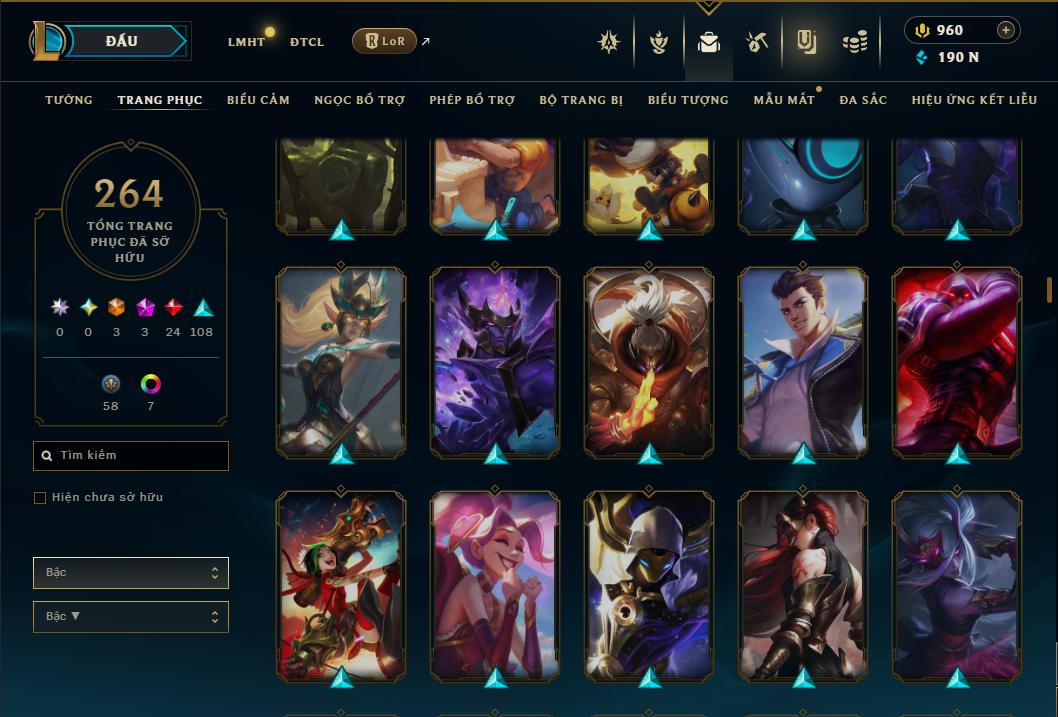Viewport: 1058px width, 717px height.
Task: Switch to the HIỆU ỨNG KẾT LIỄU tab
Action: [974, 100]
